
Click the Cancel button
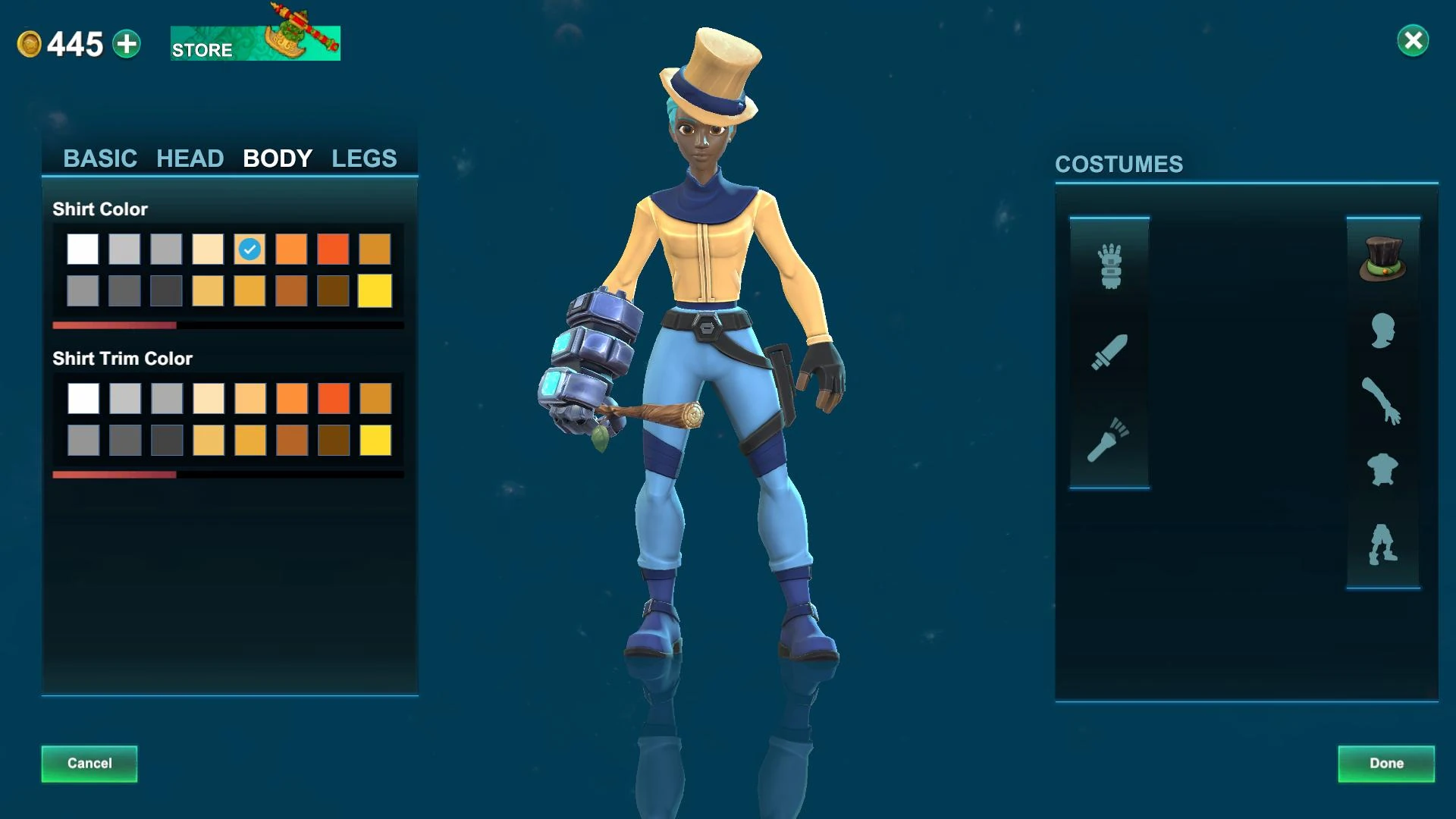click(89, 764)
